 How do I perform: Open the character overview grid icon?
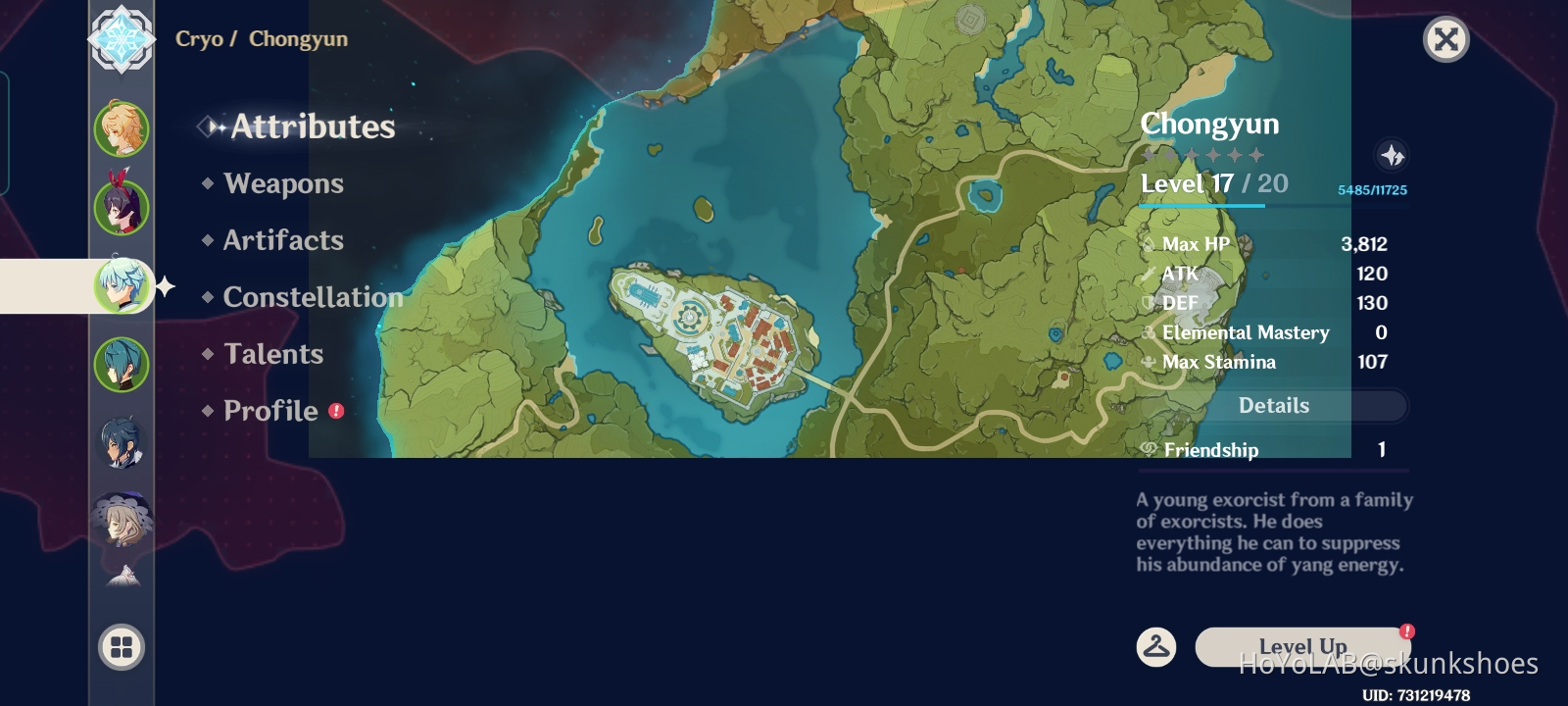pyautogui.click(x=120, y=647)
